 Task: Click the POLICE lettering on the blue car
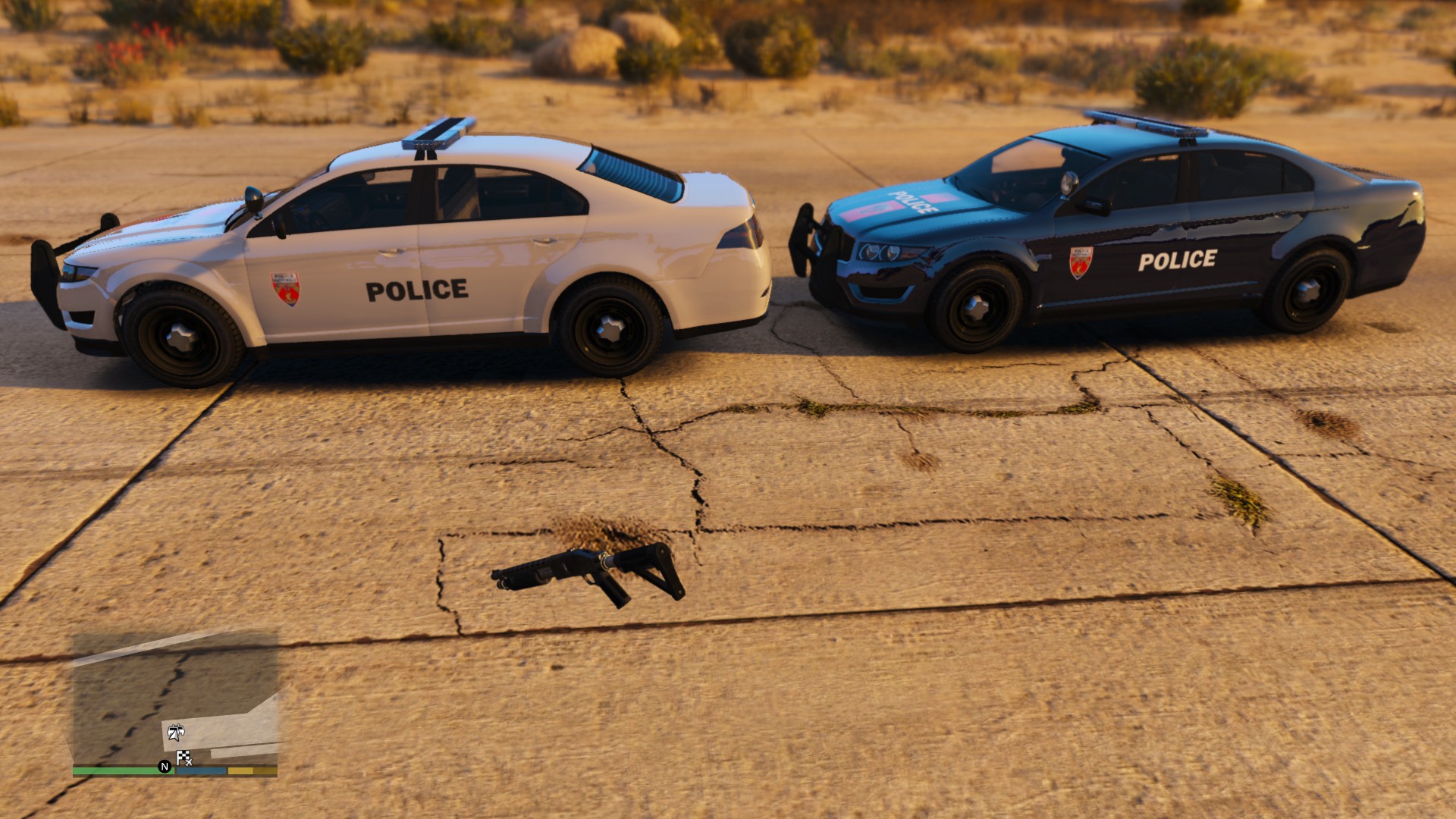(1178, 261)
